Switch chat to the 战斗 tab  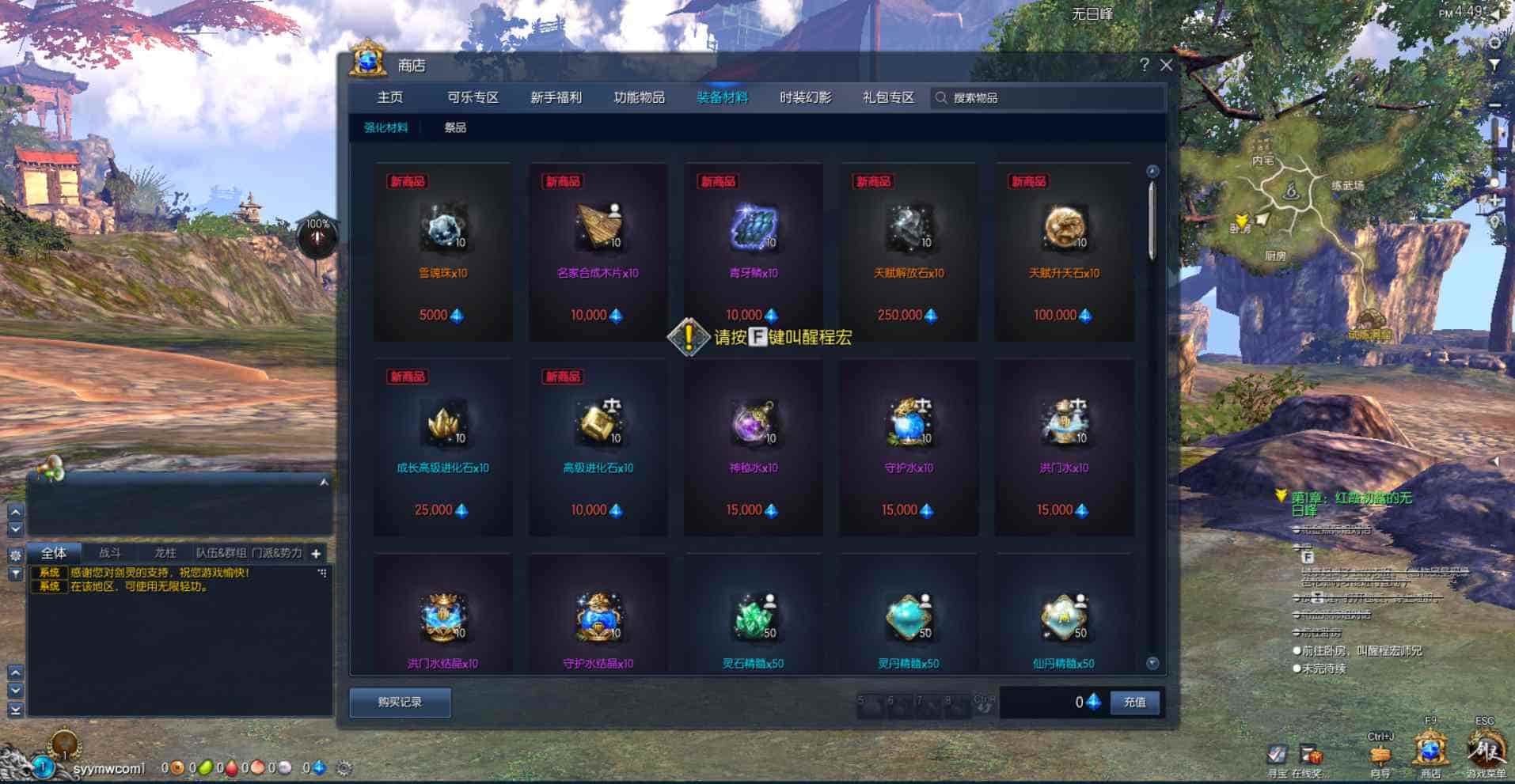[x=110, y=553]
